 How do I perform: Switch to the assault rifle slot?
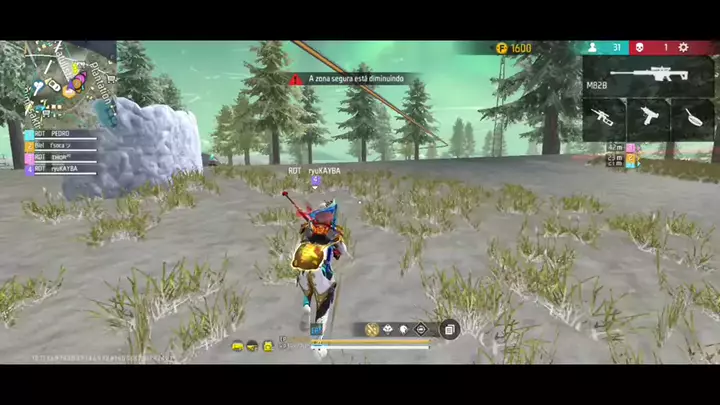pyautogui.click(x=604, y=118)
